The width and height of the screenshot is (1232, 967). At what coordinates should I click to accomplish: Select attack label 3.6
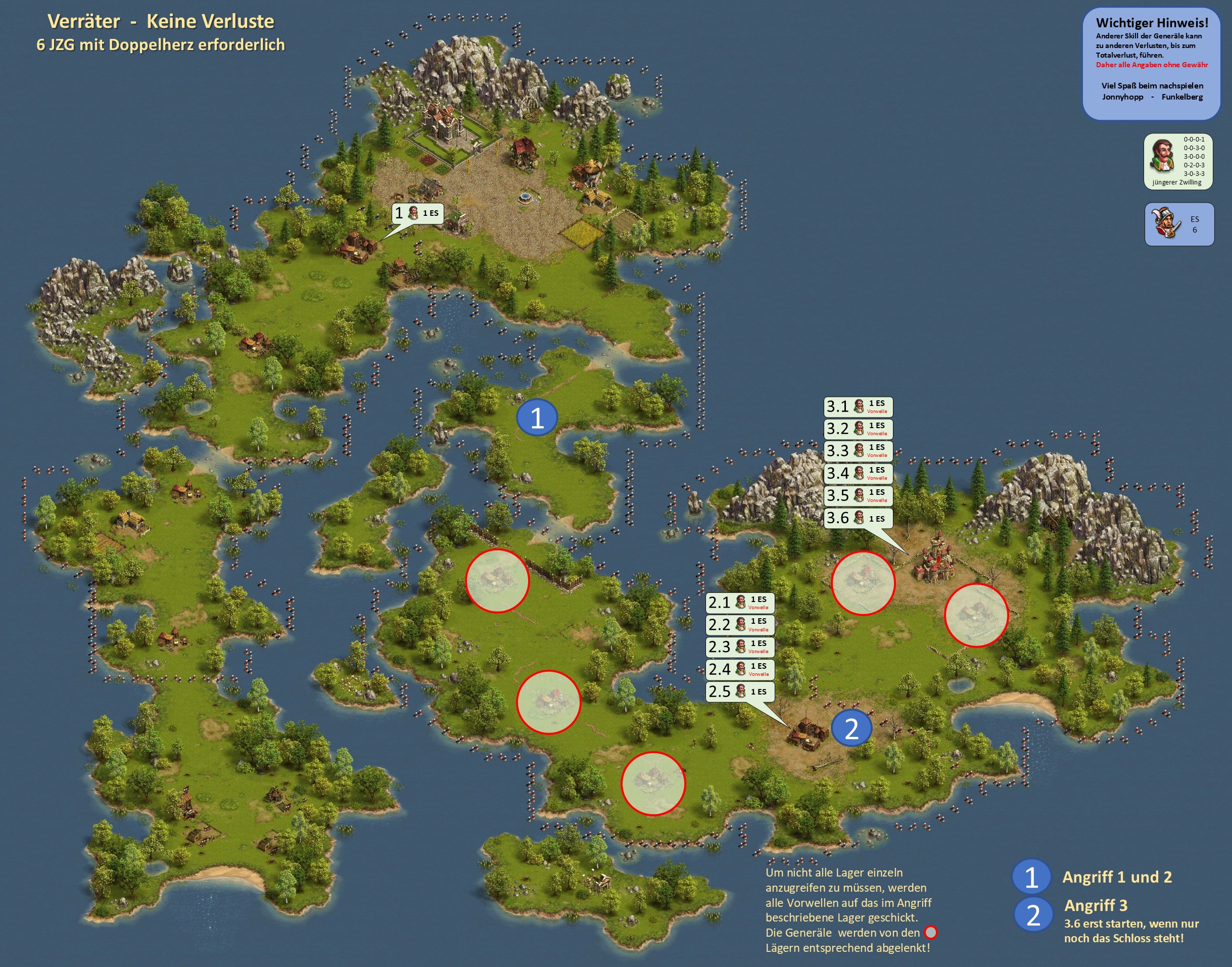coord(858,518)
